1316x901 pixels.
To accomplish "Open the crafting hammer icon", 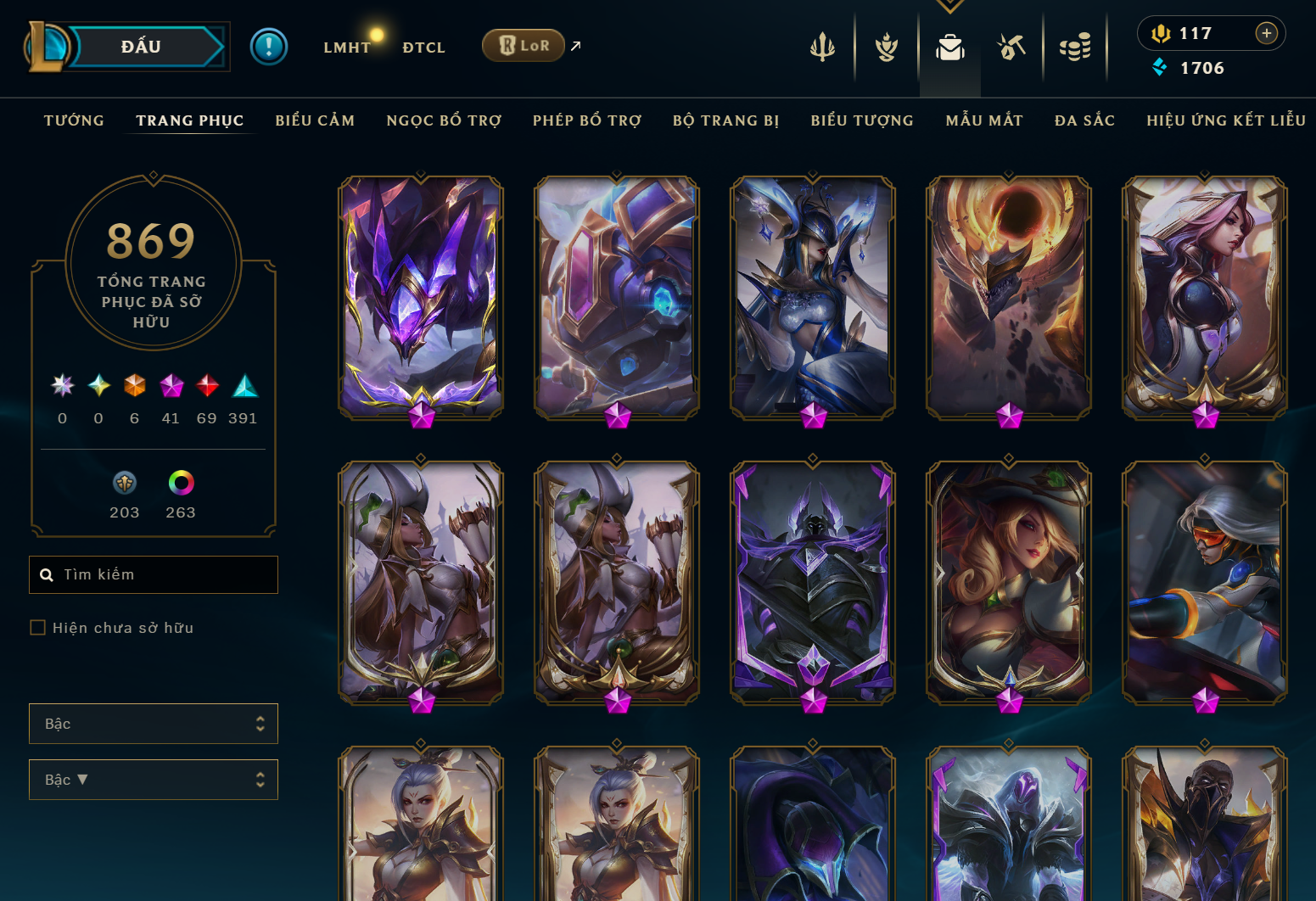I will click(x=1011, y=48).
